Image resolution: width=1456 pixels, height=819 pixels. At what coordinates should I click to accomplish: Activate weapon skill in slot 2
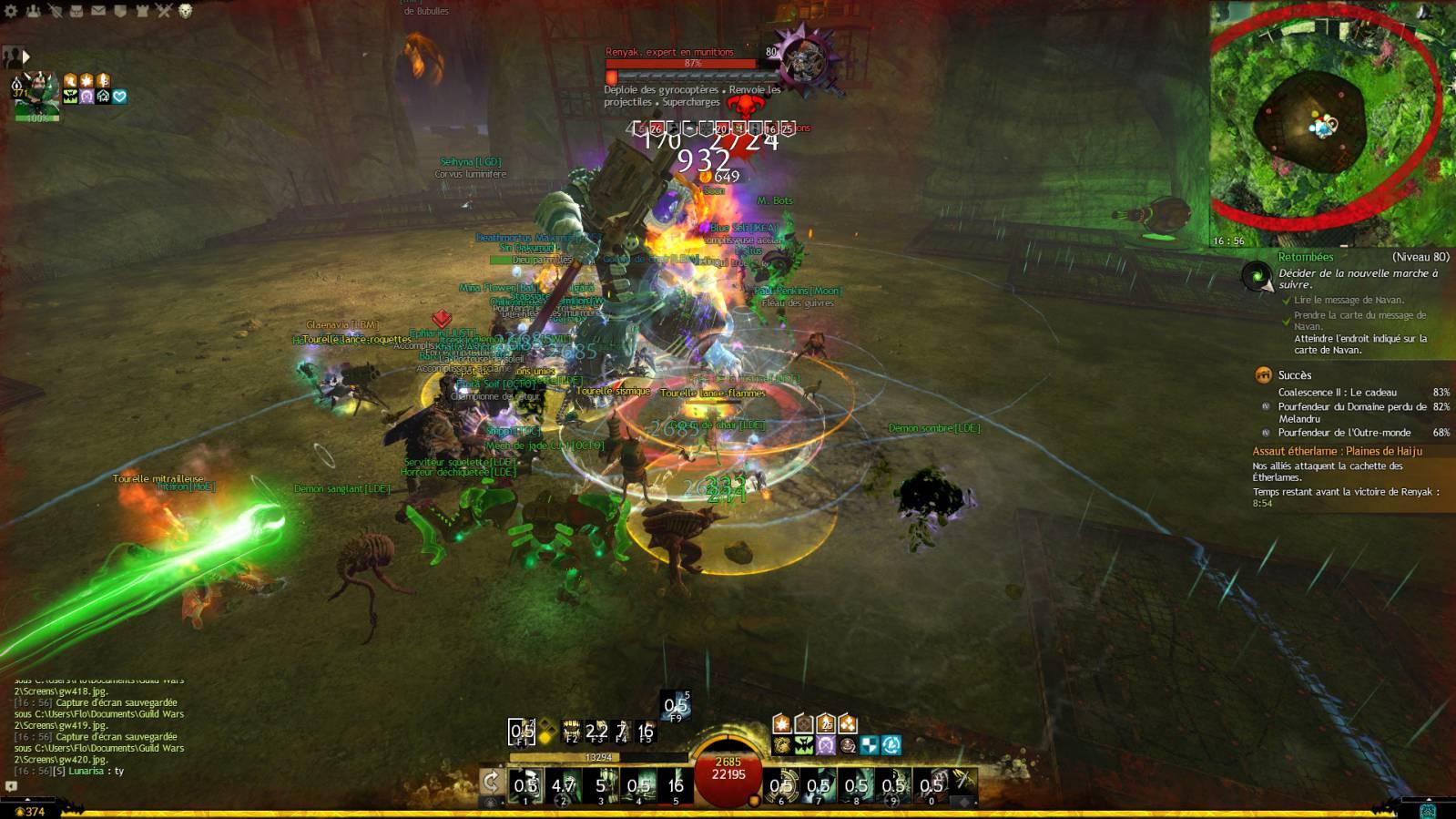pos(563,785)
